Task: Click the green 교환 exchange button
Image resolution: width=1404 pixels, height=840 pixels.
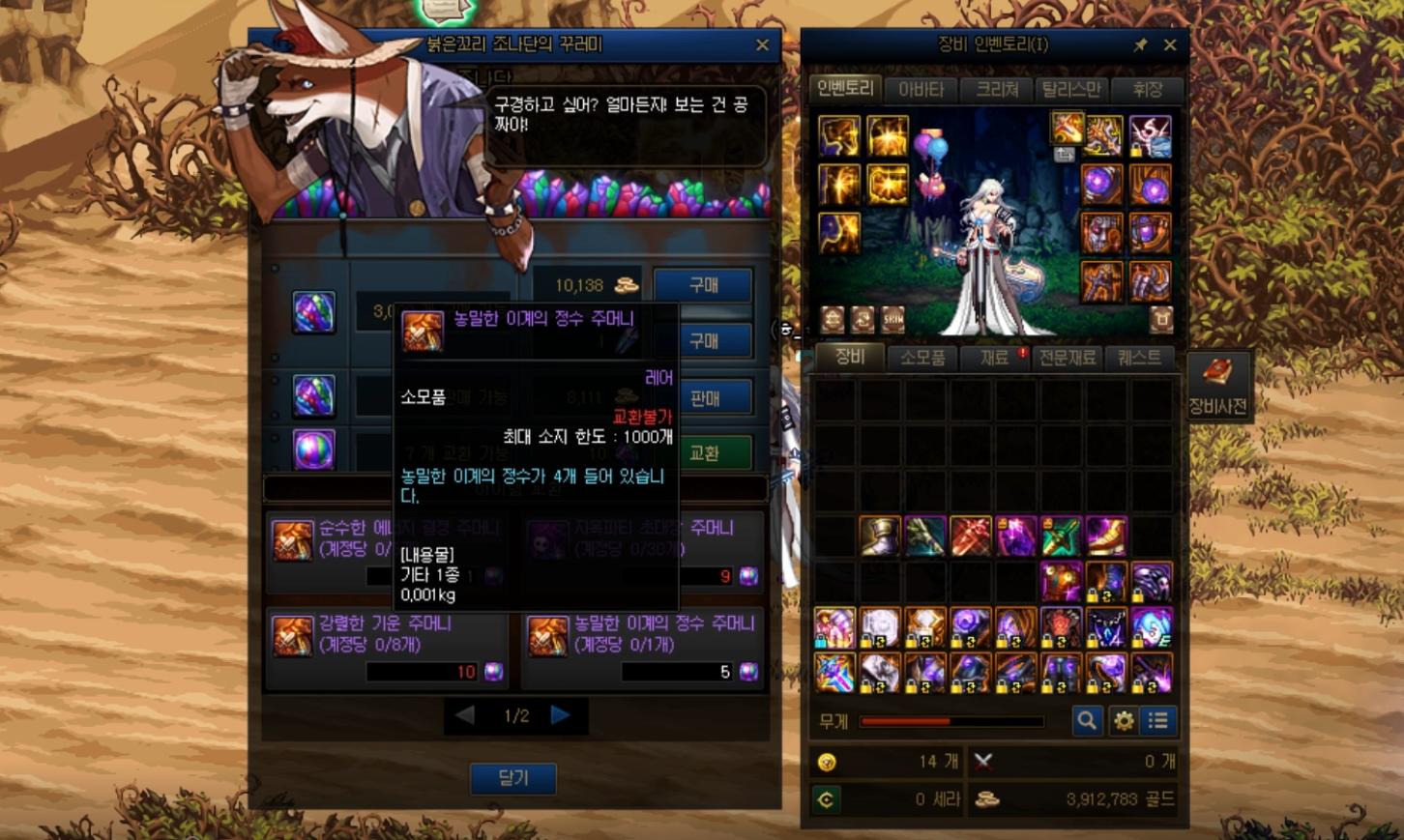Action: (x=703, y=452)
